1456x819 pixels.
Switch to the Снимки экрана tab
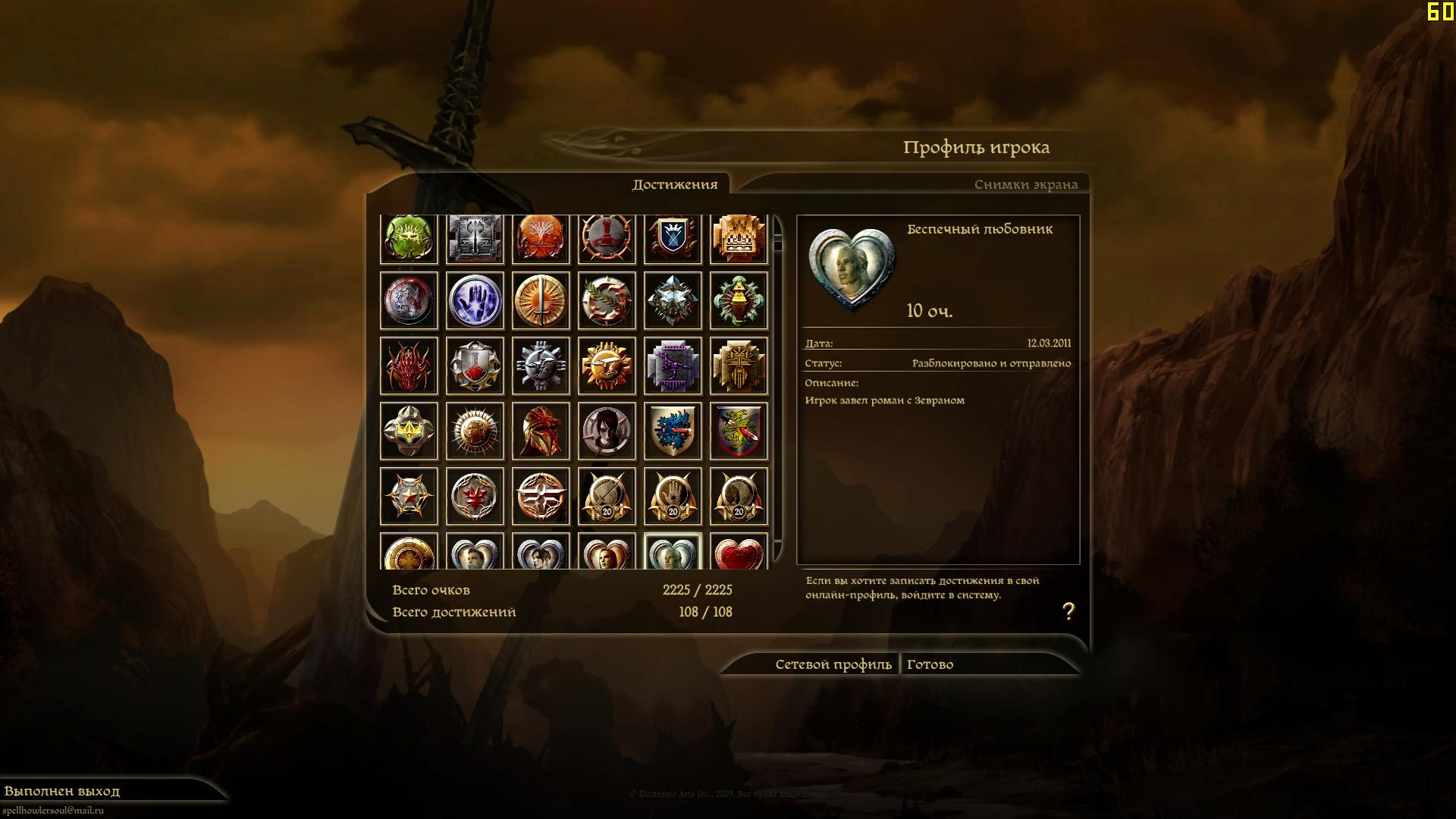point(1025,184)
